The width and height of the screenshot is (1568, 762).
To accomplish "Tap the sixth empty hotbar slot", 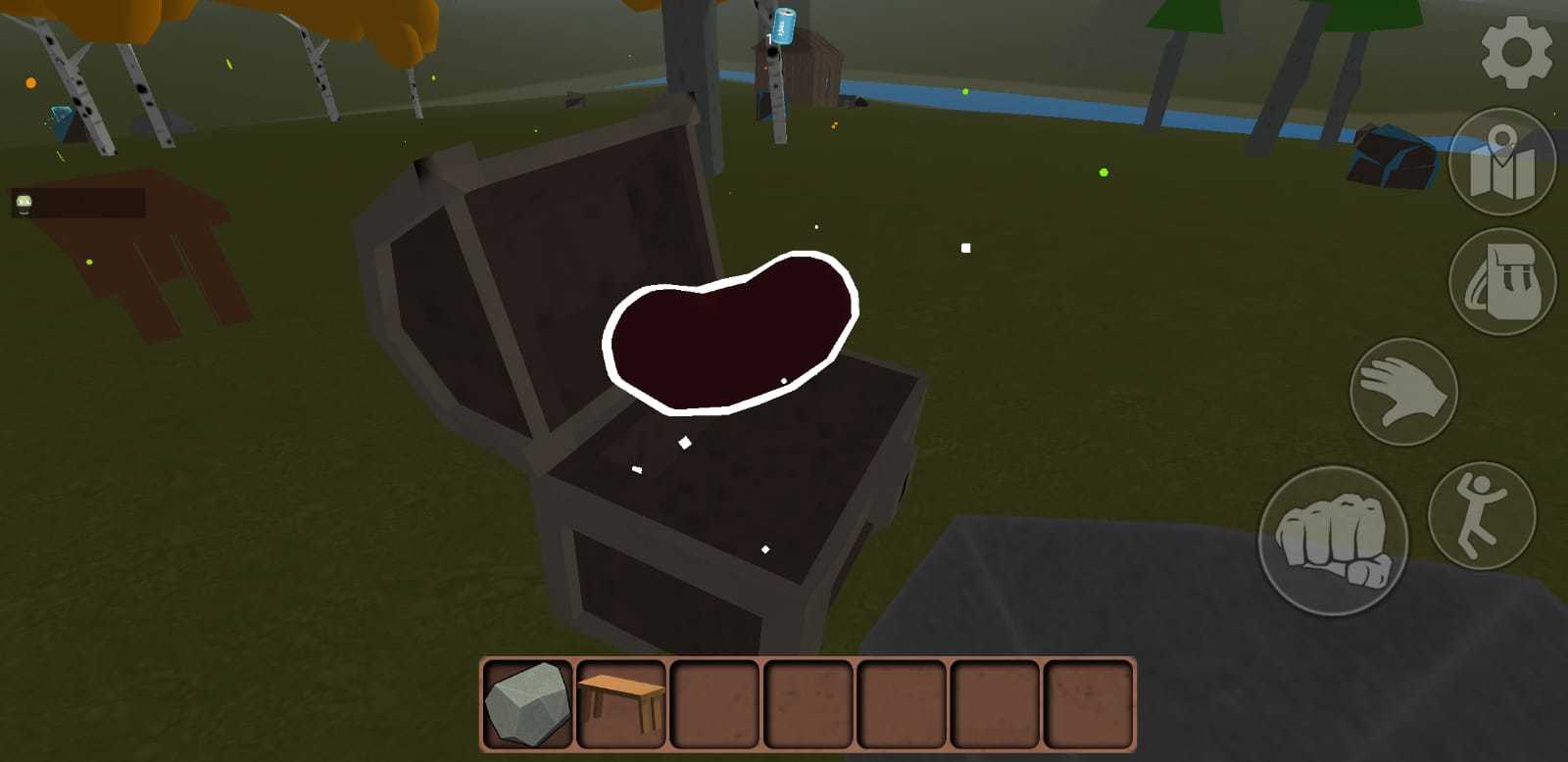I will click(x=992, y=703).
